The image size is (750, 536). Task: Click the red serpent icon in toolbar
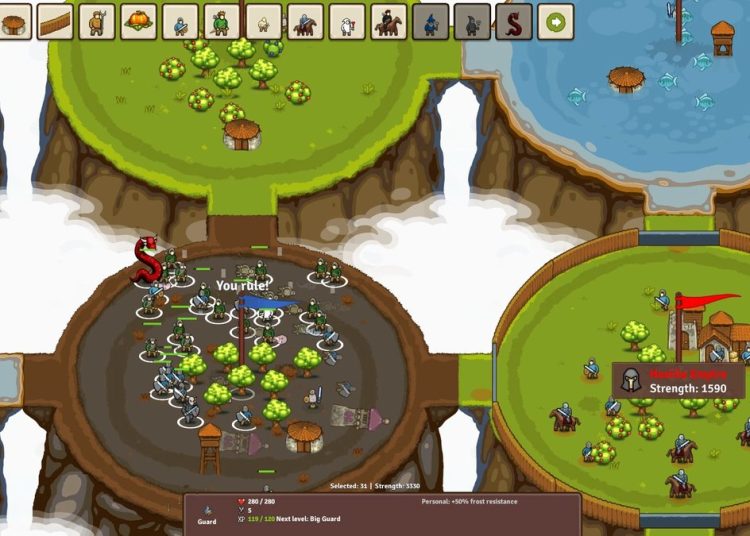pyautogui.click(x=513, y=21)
